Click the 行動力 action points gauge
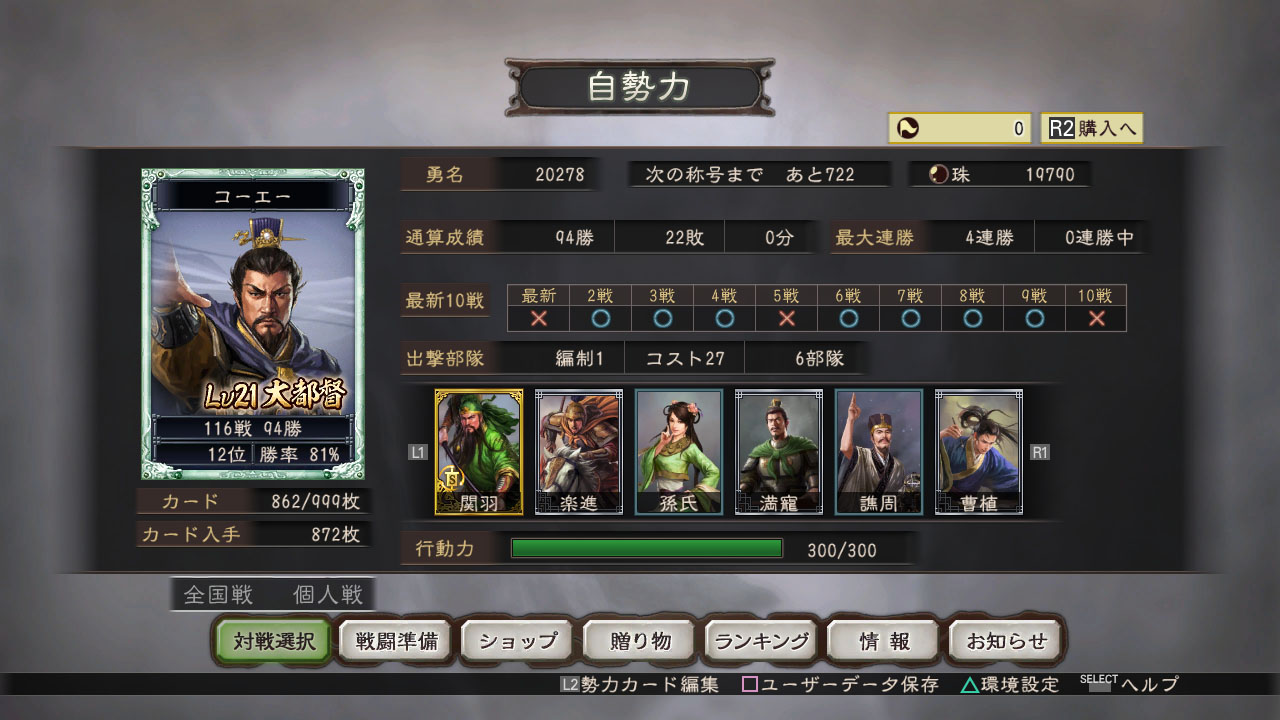Image resolution: width=1280 pixels, height=720 pixels. [646, 548]
